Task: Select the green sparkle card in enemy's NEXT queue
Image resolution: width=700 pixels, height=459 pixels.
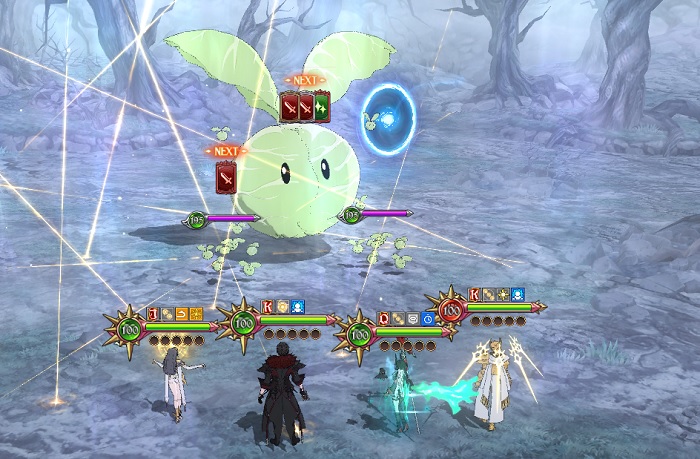Action: point(322,106)
